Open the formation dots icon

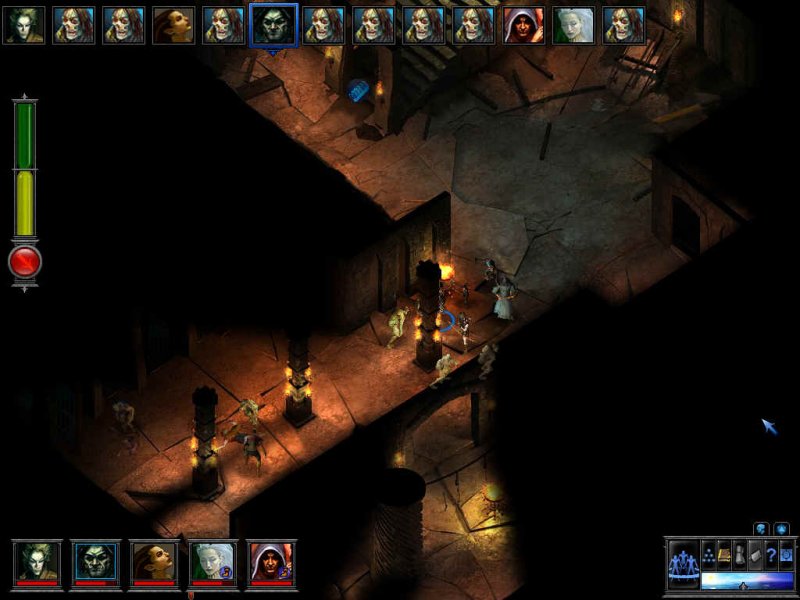(709, 556)
